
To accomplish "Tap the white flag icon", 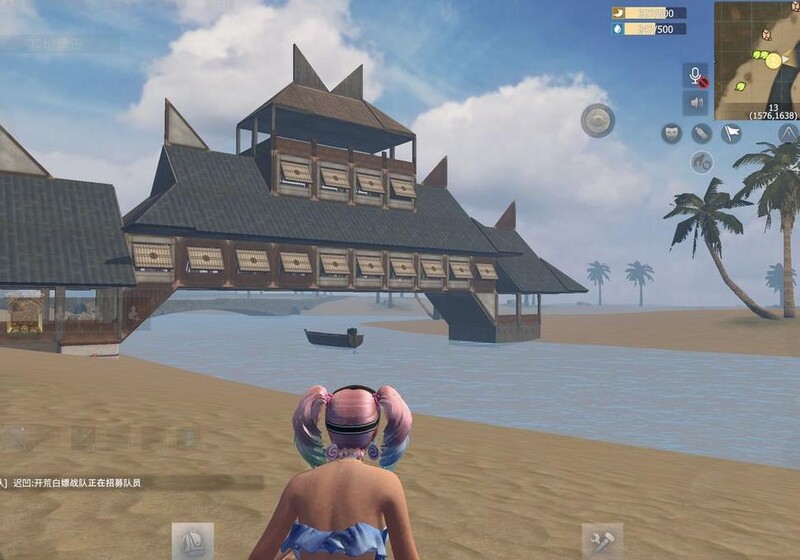I will point(732,133).
